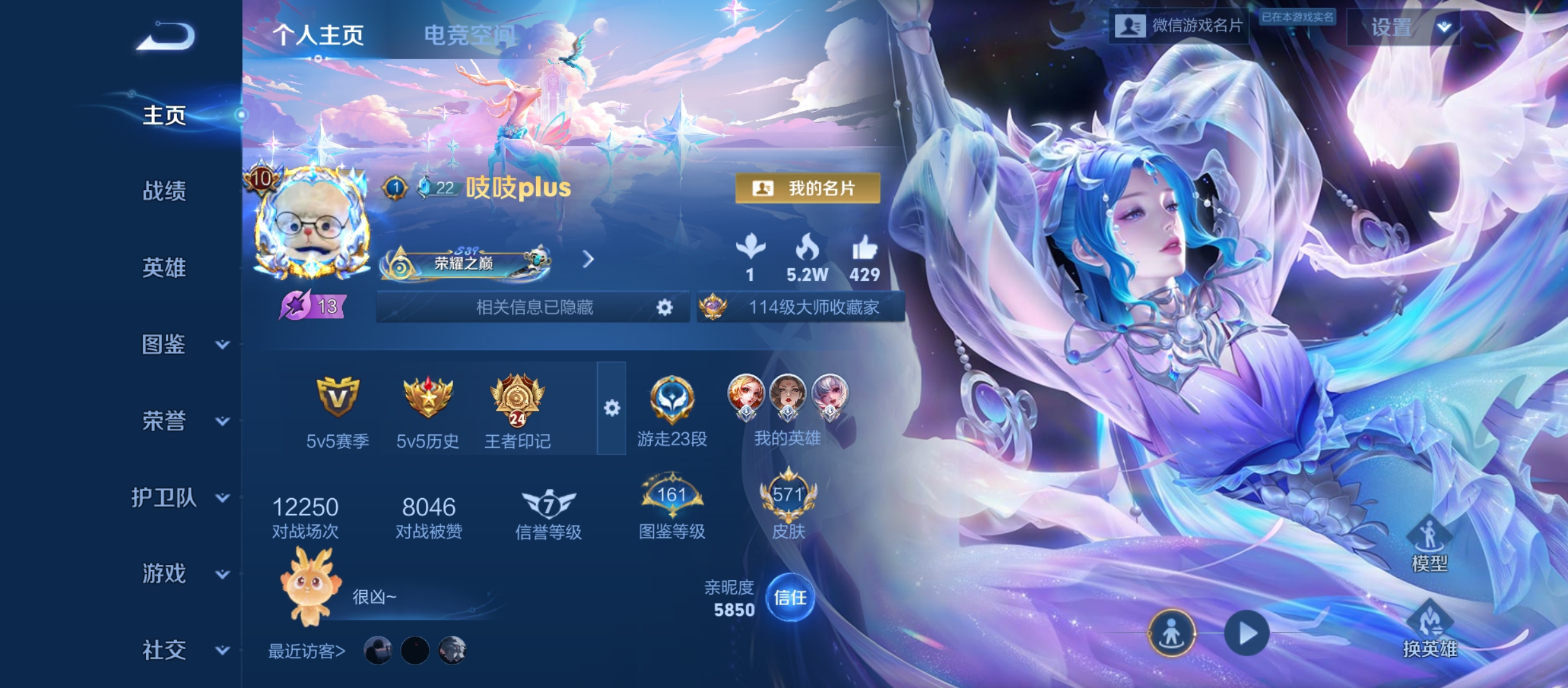Switch to the 电竞空间 tab
The width and height of the screenshot is (1568, 688).
469,35
